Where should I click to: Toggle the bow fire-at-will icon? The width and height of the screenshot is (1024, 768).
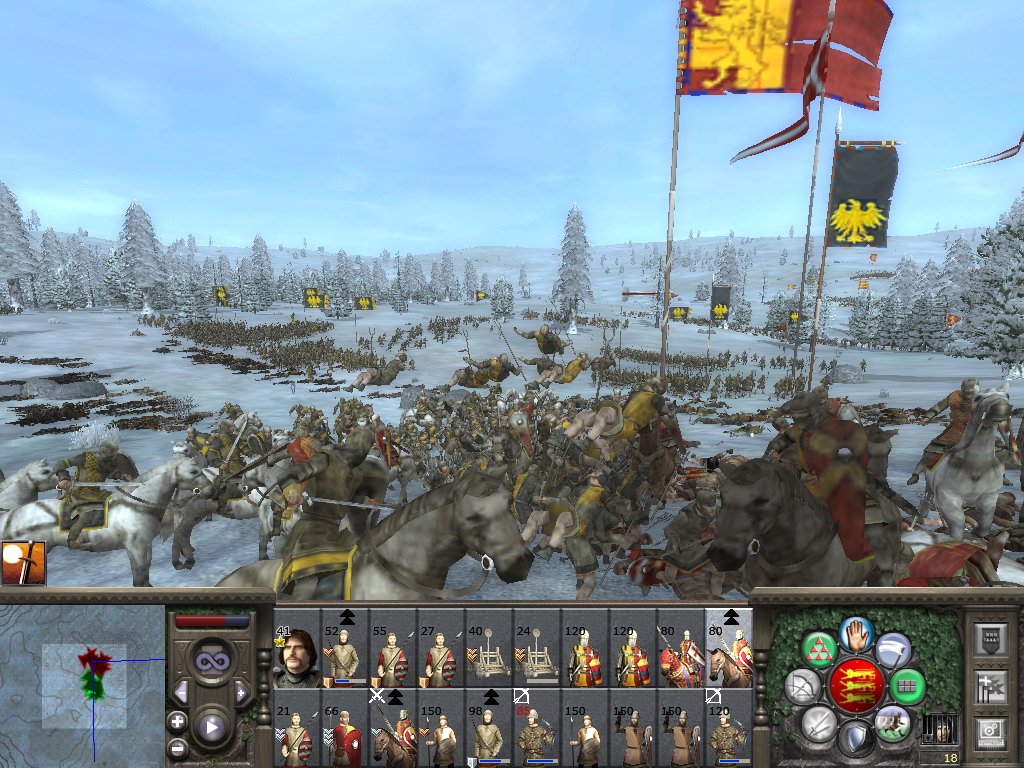coord(801,686)
